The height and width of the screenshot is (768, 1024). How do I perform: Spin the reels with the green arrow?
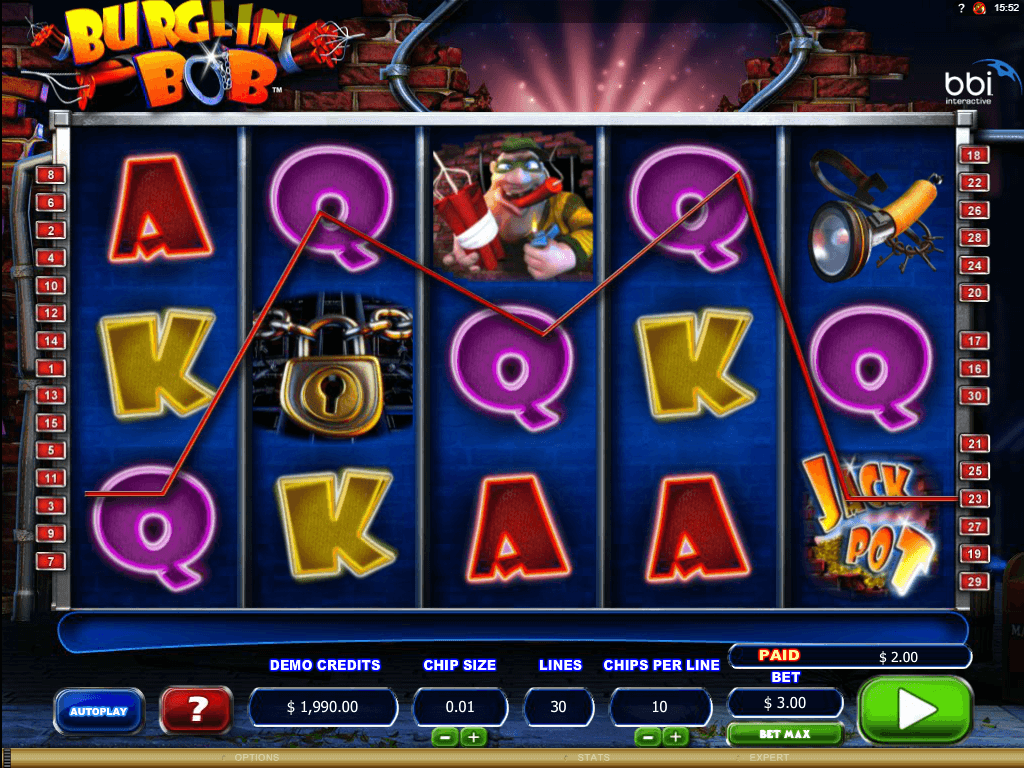coord(915,709)
